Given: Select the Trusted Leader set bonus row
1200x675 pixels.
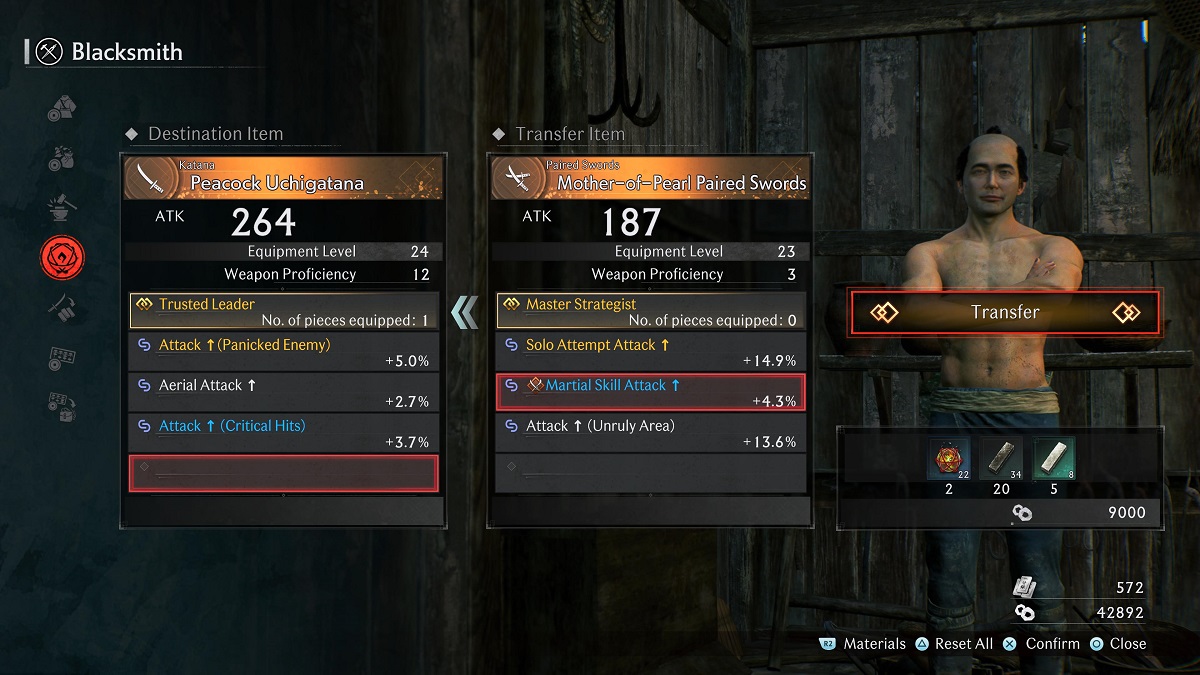Looking at the screenshot, I should pyautogui.click(x=283, y=311).
